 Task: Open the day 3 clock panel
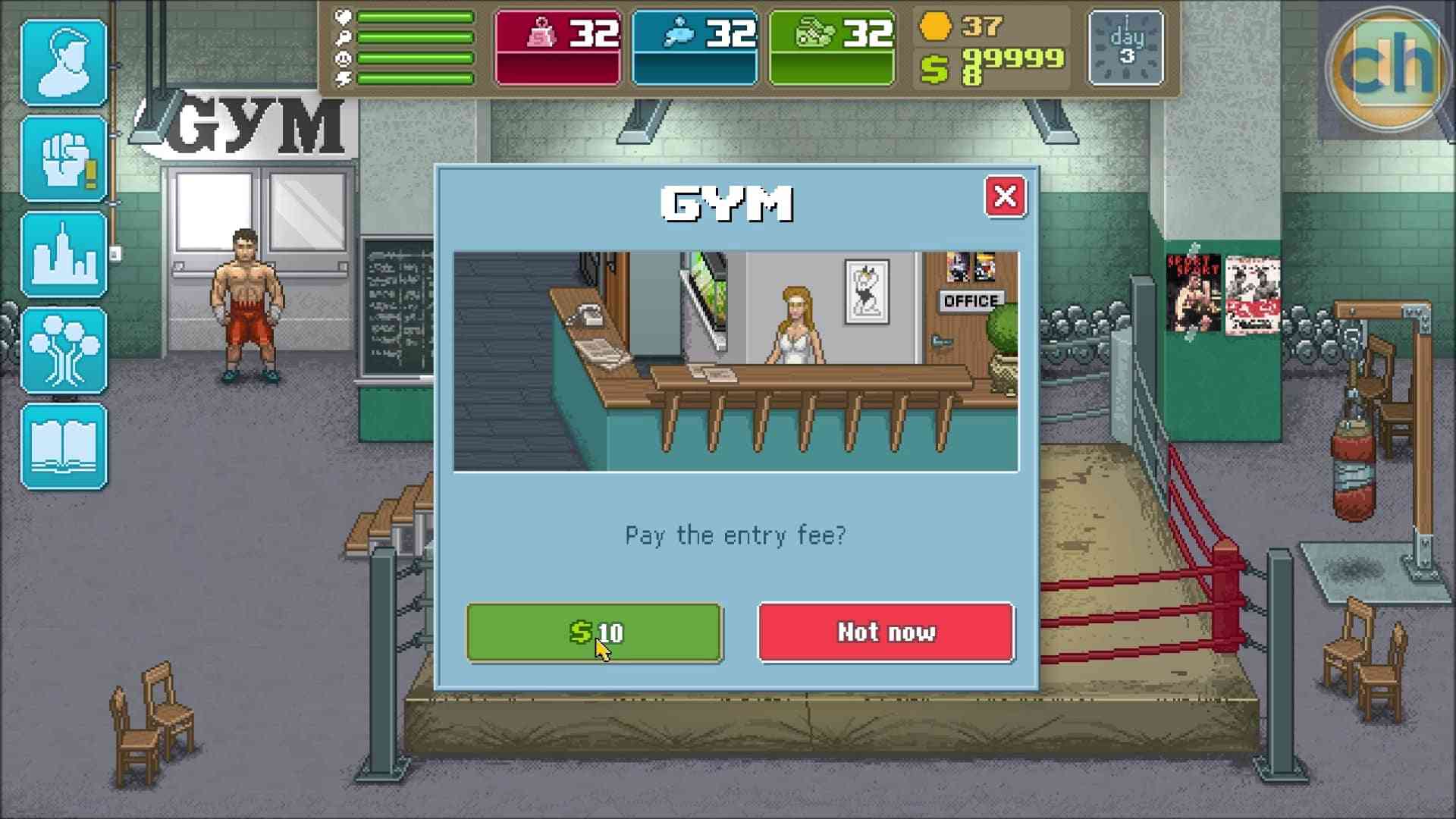(x=1125, y=47)
